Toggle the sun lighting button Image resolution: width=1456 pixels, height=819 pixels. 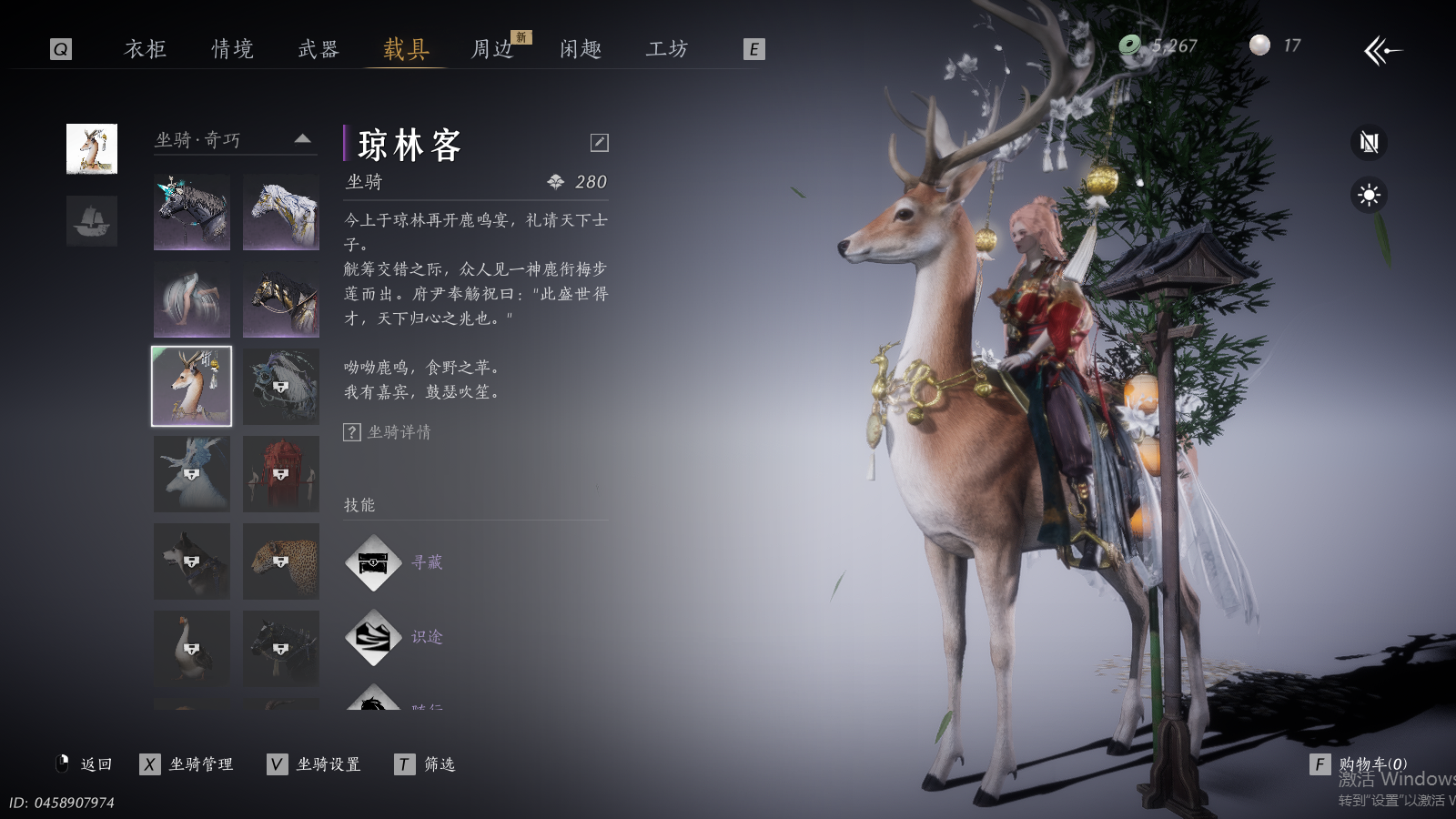pos(1369,196)
